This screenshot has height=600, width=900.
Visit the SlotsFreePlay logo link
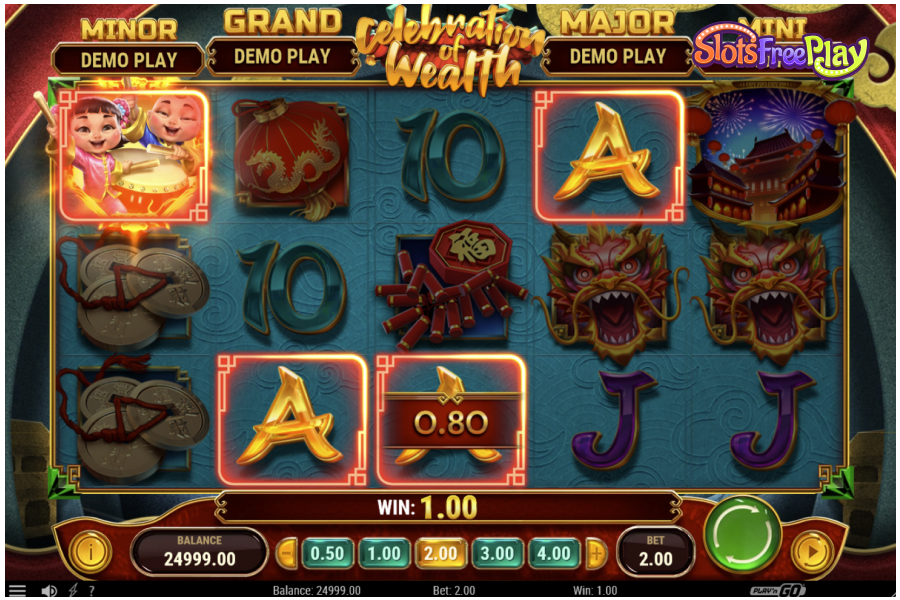(780, 52)
